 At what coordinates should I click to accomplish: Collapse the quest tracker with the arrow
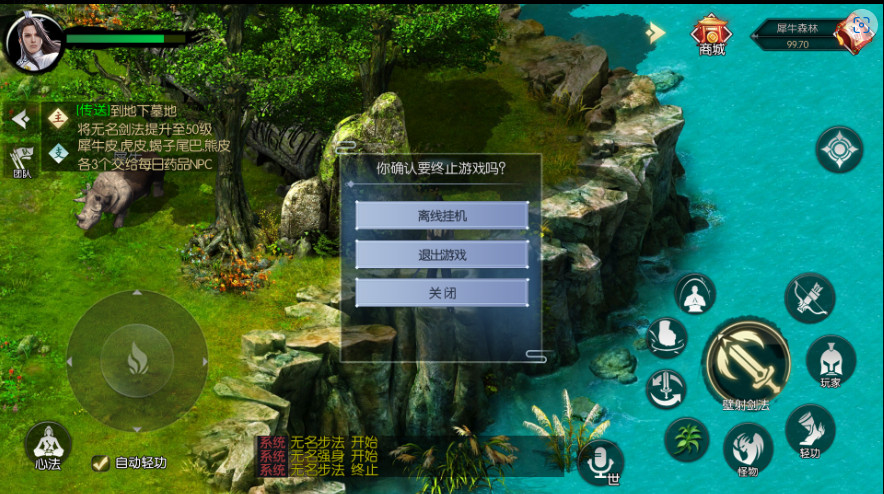pyautogui.click(x=20, y=119)
